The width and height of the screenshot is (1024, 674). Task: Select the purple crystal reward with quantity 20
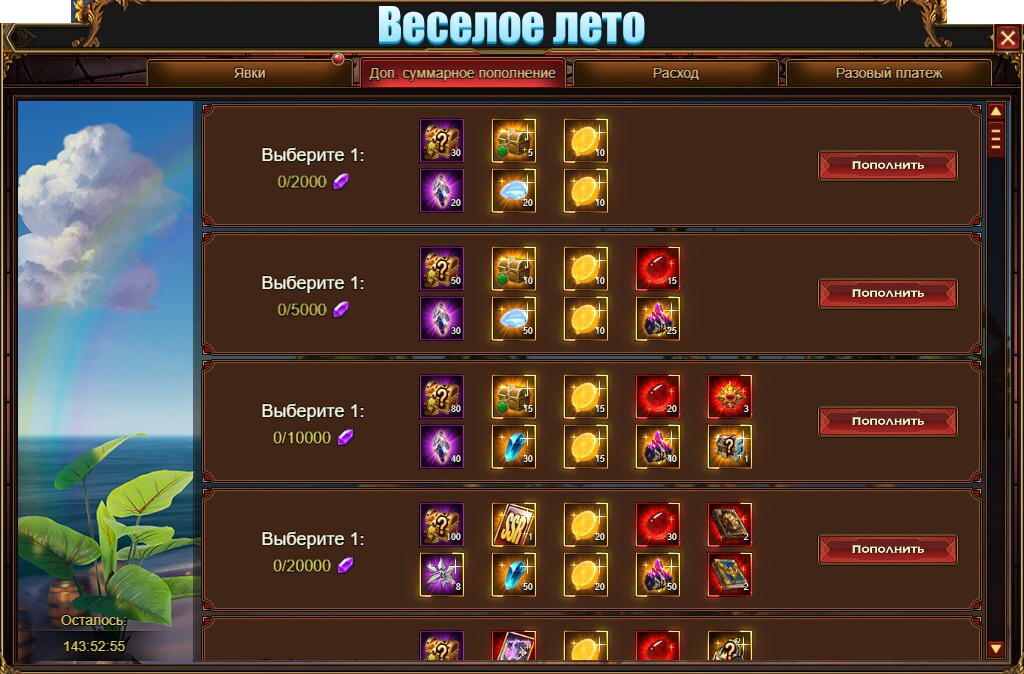(441, 190)
